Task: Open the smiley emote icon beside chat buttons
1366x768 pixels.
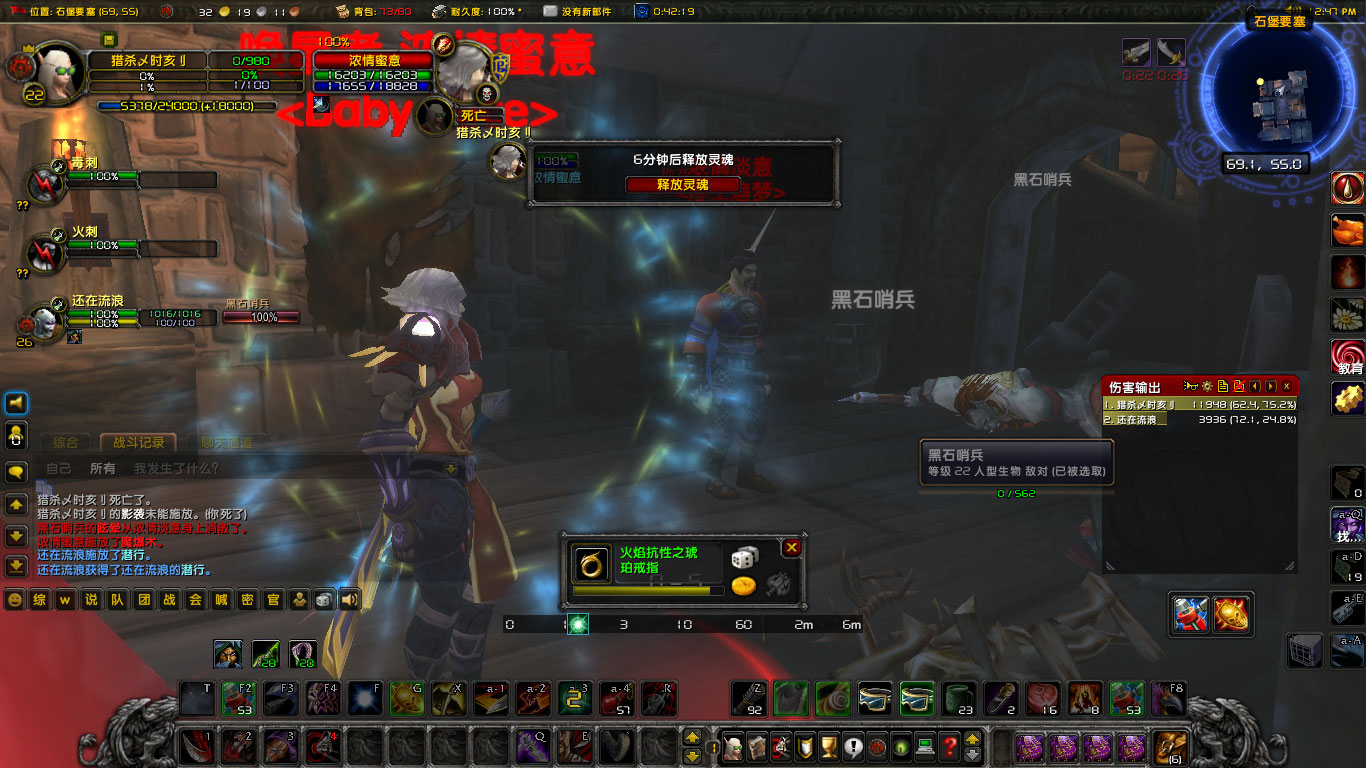Action: [15, 598]
